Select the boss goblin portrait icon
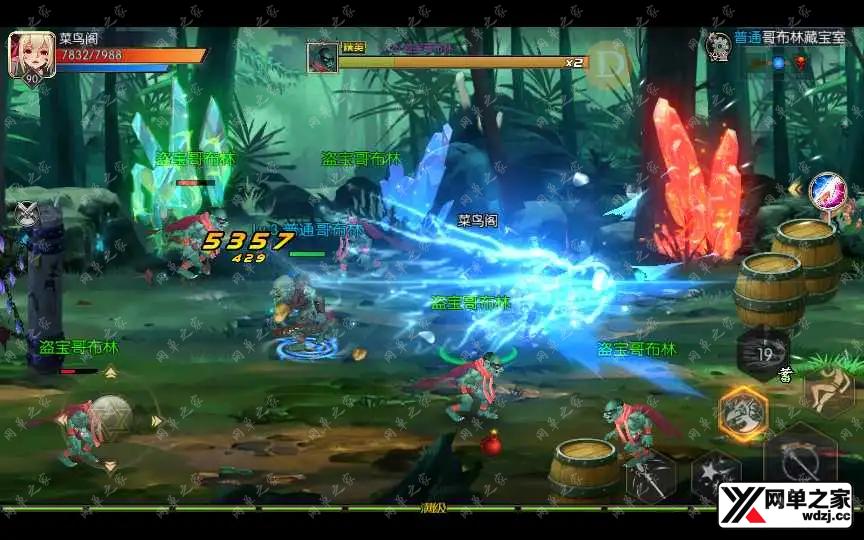Image resolution: width=864 pixels, height=540 pixels. coord(322,57)
